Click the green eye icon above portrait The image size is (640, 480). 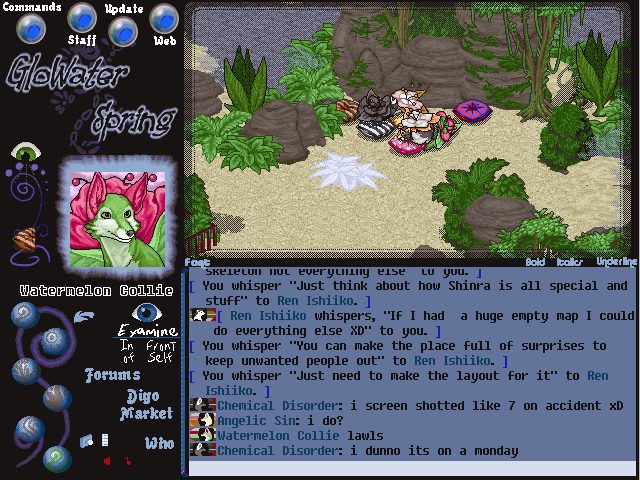[x=25, y=153]
